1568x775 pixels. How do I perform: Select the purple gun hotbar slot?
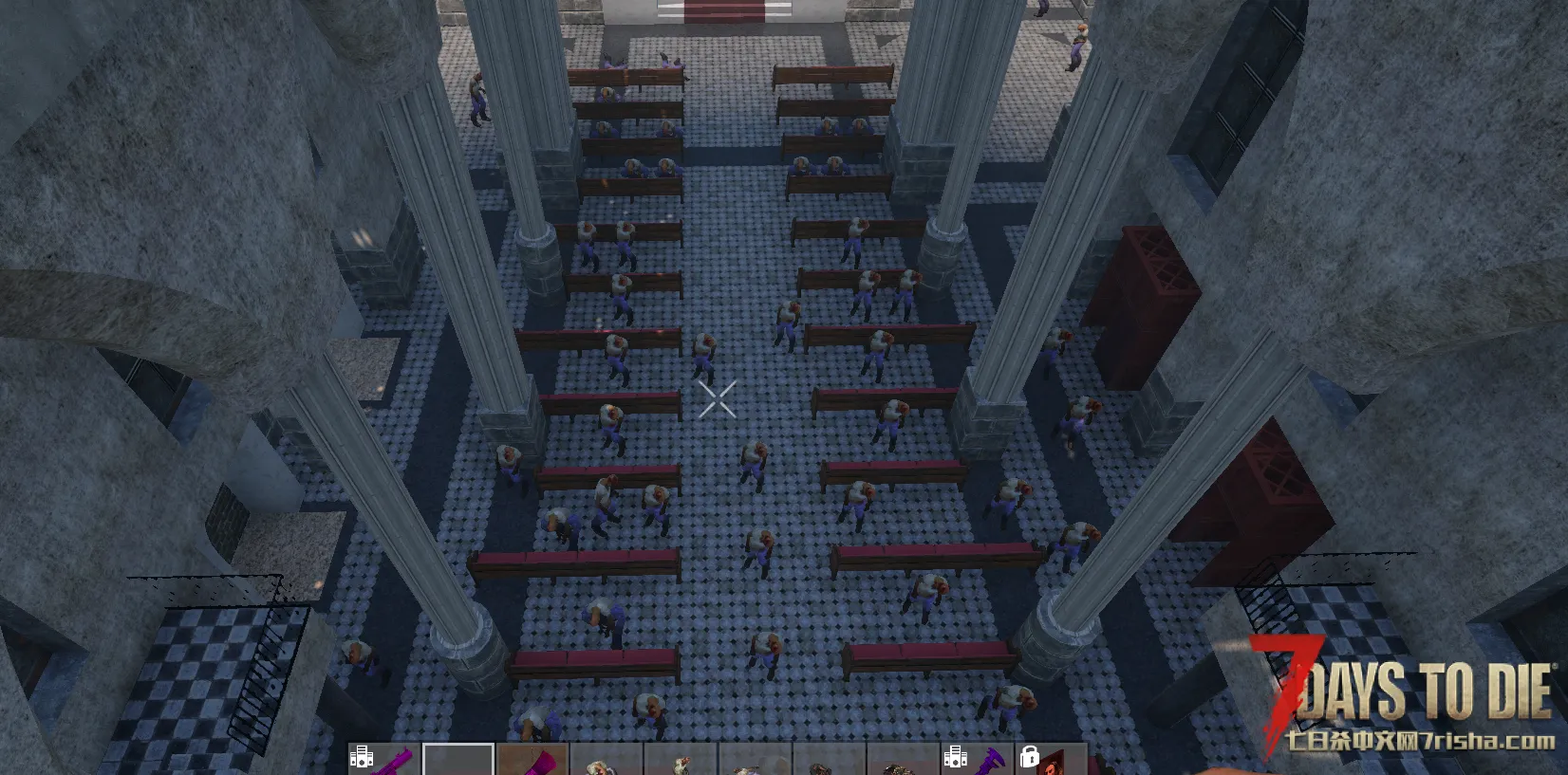tap(383, 760)
